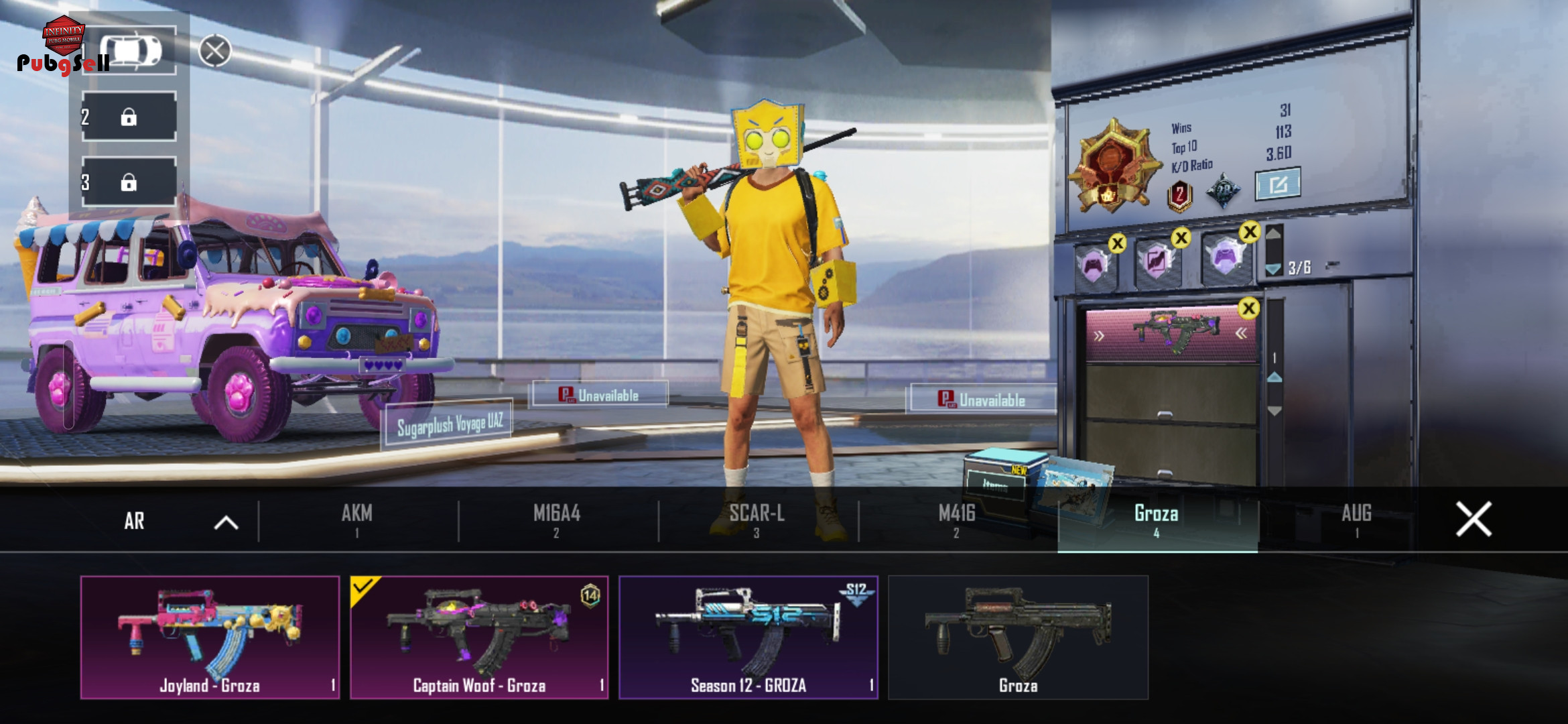Open the AUG weapon tab
The image size is (1568, 724).
[x=1356, y=520]
